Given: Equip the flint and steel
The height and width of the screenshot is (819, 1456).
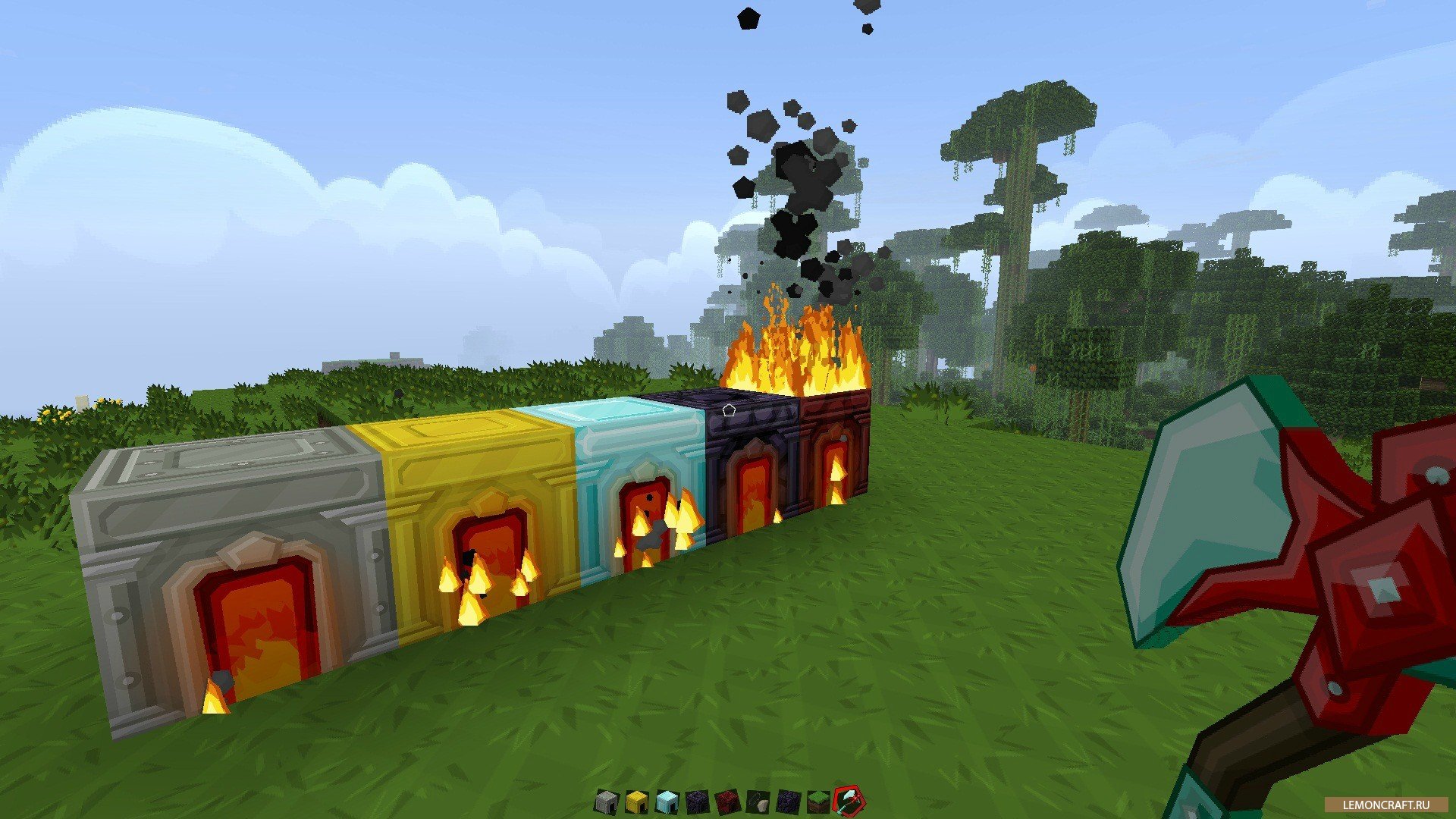Looking at the screenshot, I should click(757, 800).
